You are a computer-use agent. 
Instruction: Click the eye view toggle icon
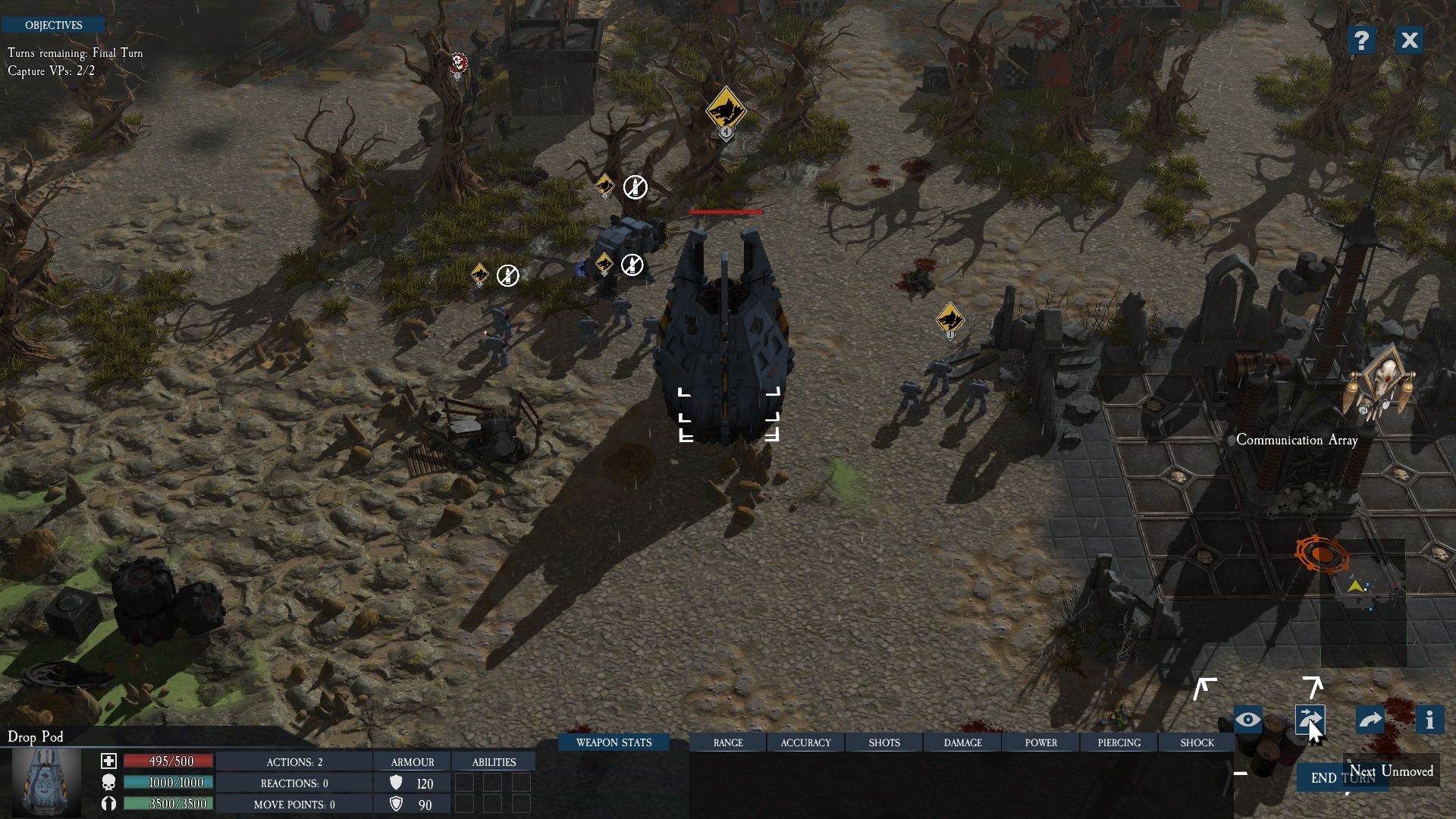coord(1248,720)
